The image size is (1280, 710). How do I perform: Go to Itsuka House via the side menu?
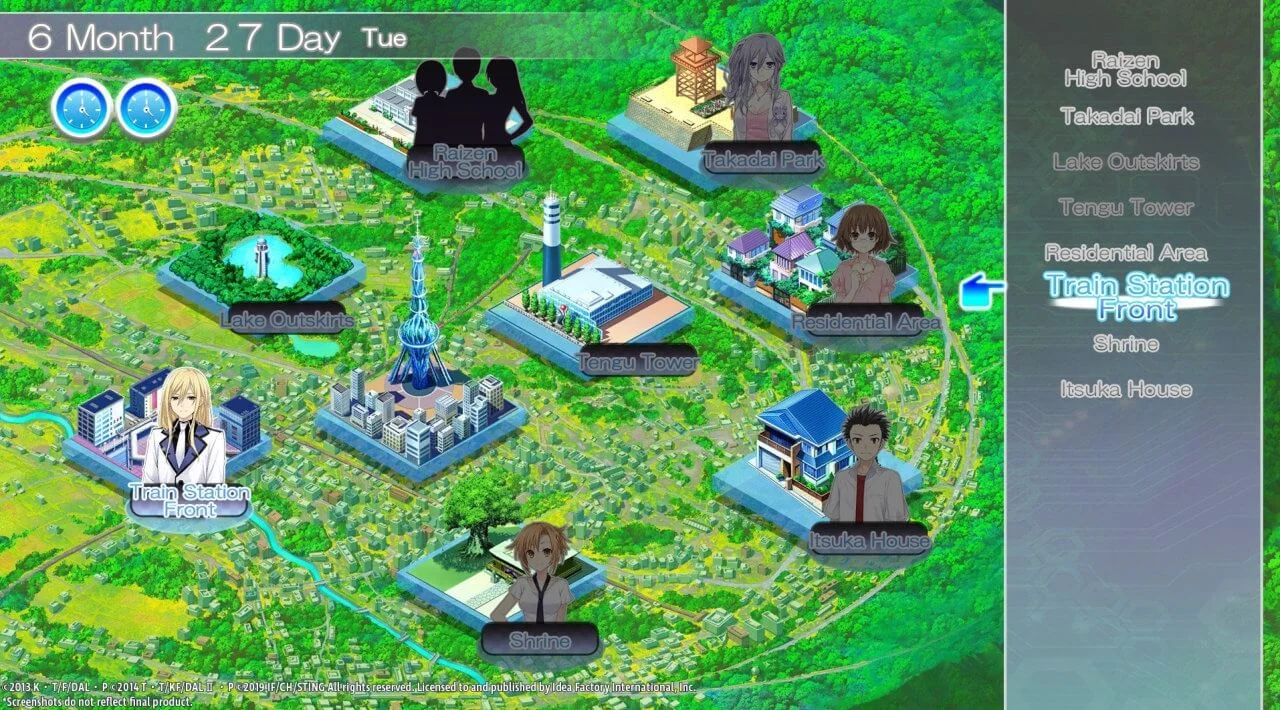click(x=1126, y=389)
